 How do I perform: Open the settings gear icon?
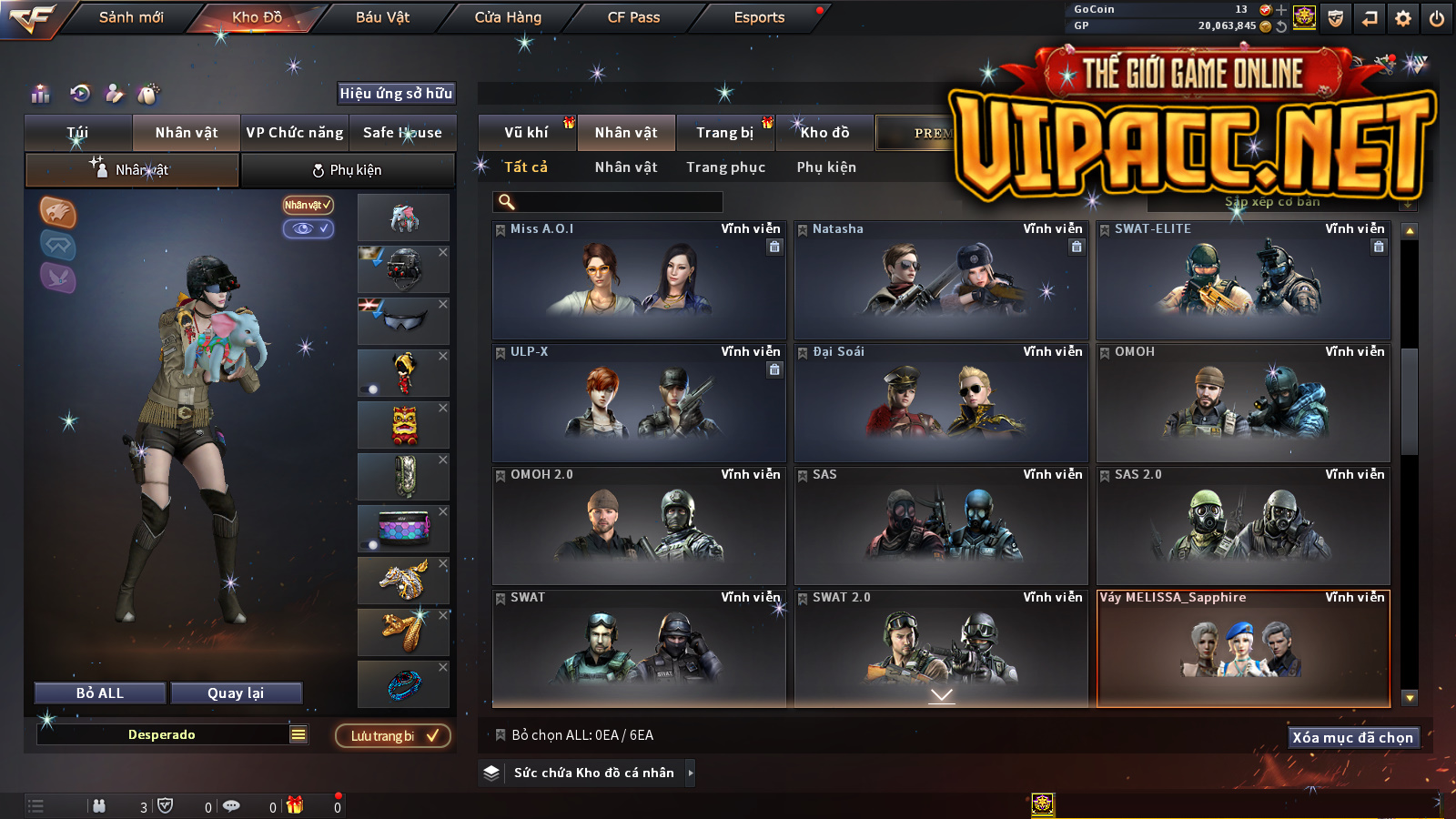coord(1403,18)
